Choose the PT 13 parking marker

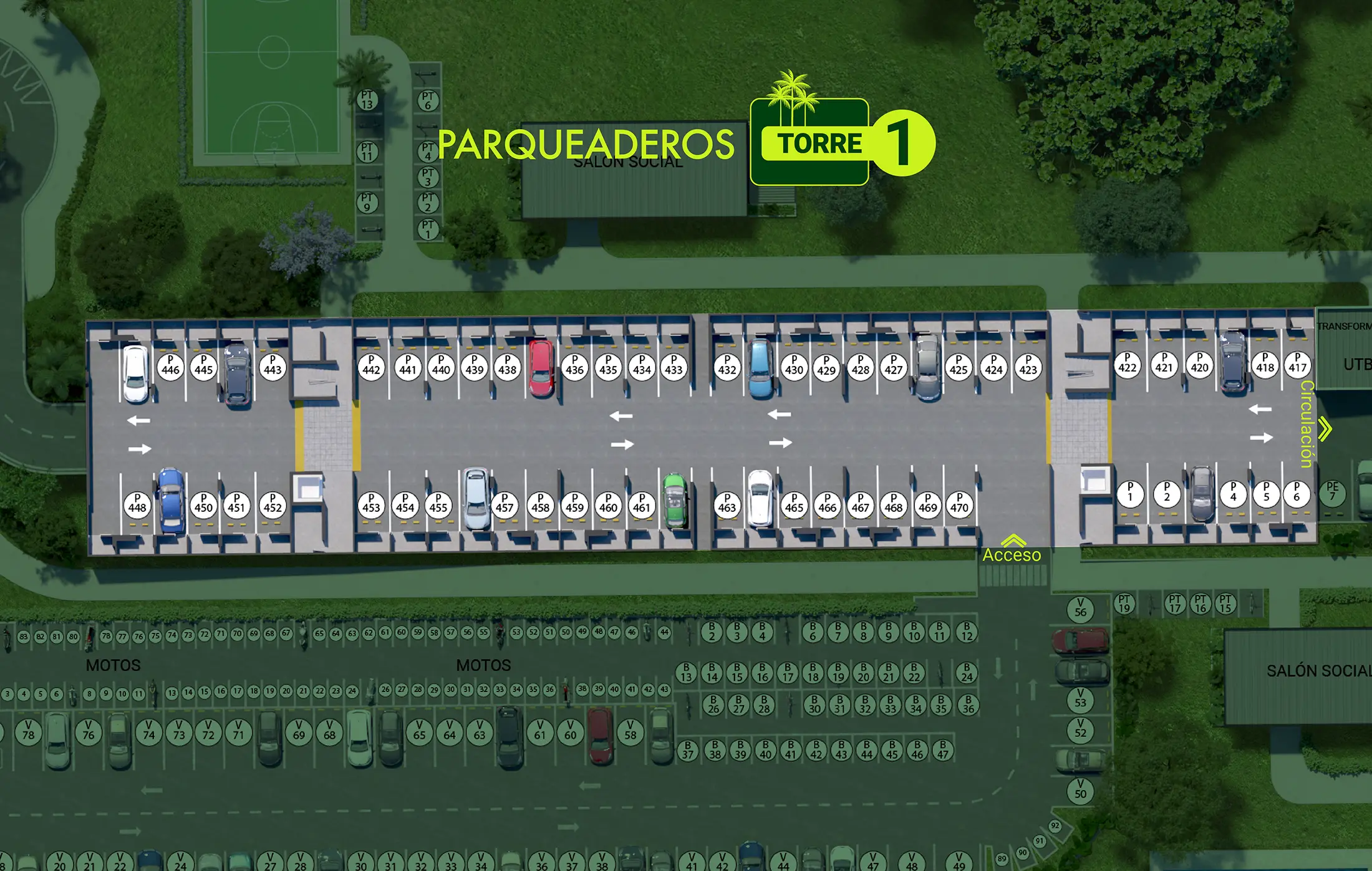coord(367,100)
